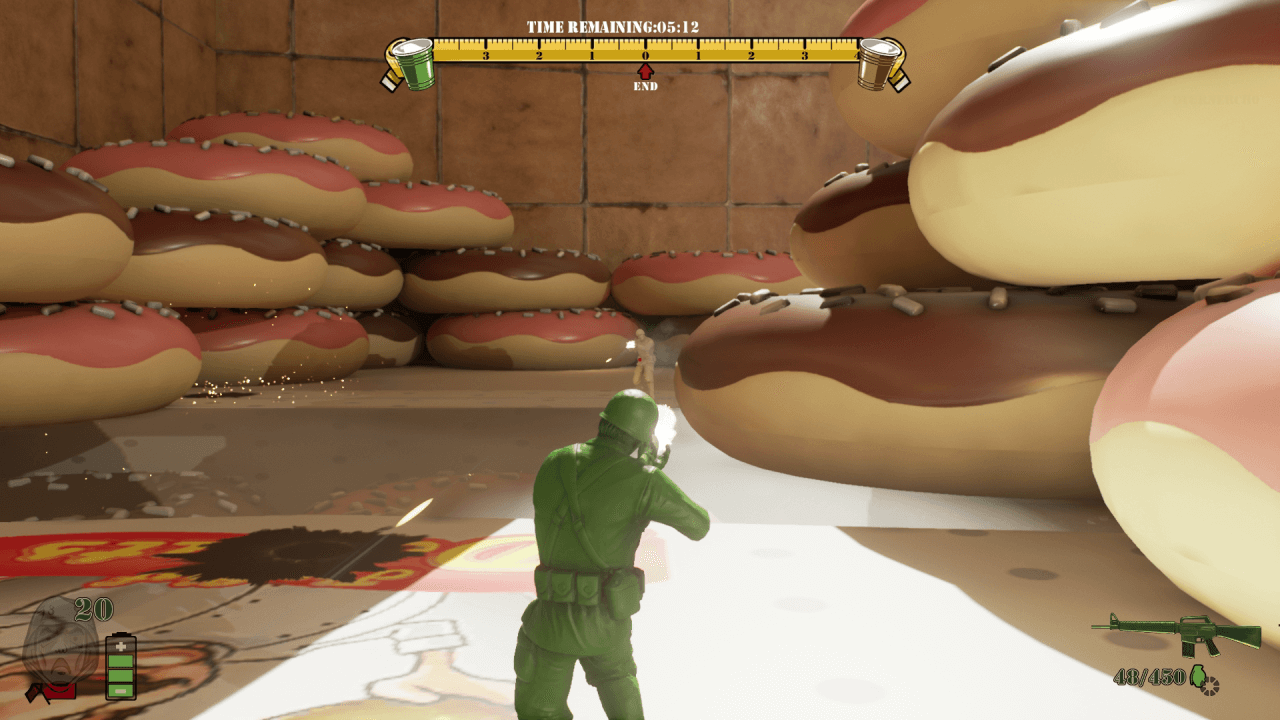Click the plus symbol on the battery
Image resolution: width=1280 pixels, height=720 pixels.
(x=121, y=647)
